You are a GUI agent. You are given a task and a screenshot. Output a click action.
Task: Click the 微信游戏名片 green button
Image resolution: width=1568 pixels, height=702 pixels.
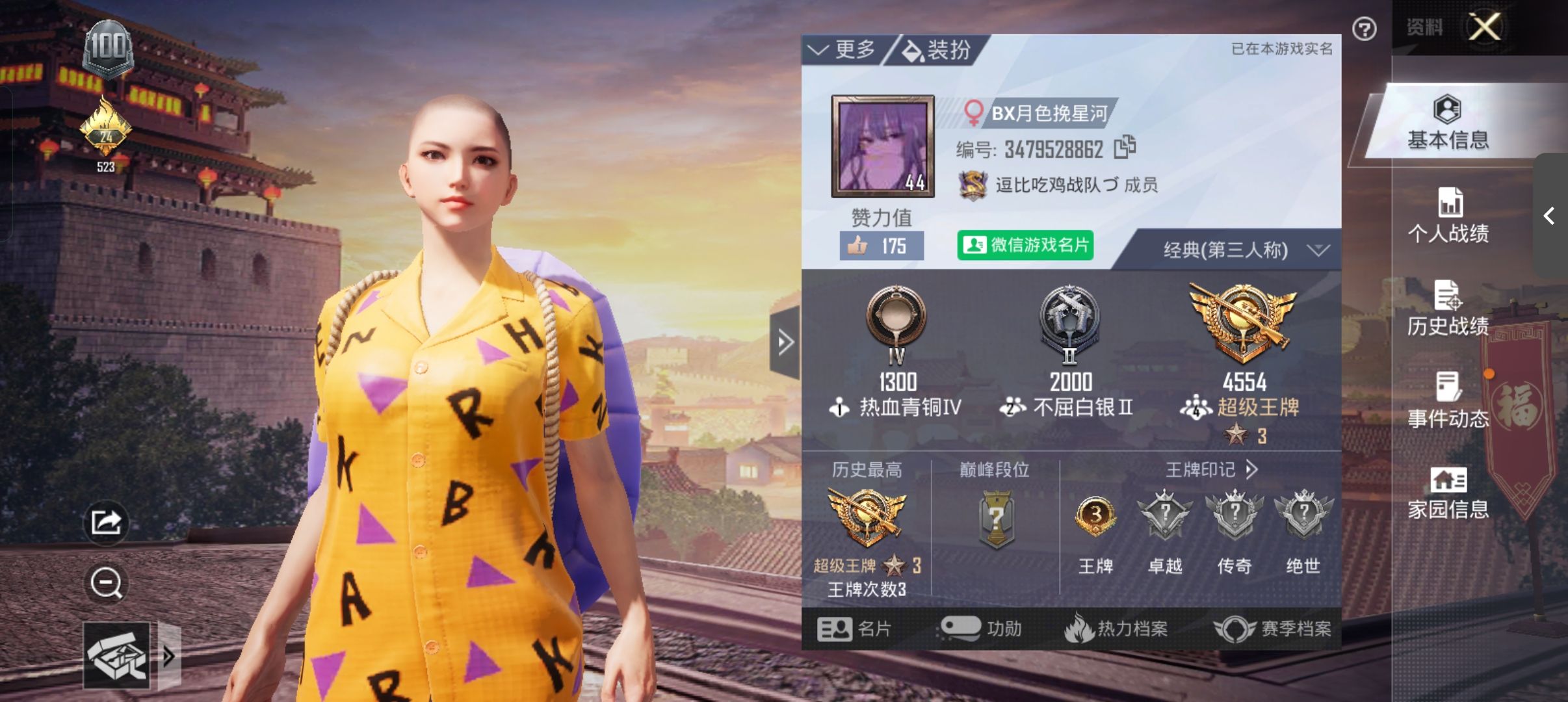pos(1025,247)
